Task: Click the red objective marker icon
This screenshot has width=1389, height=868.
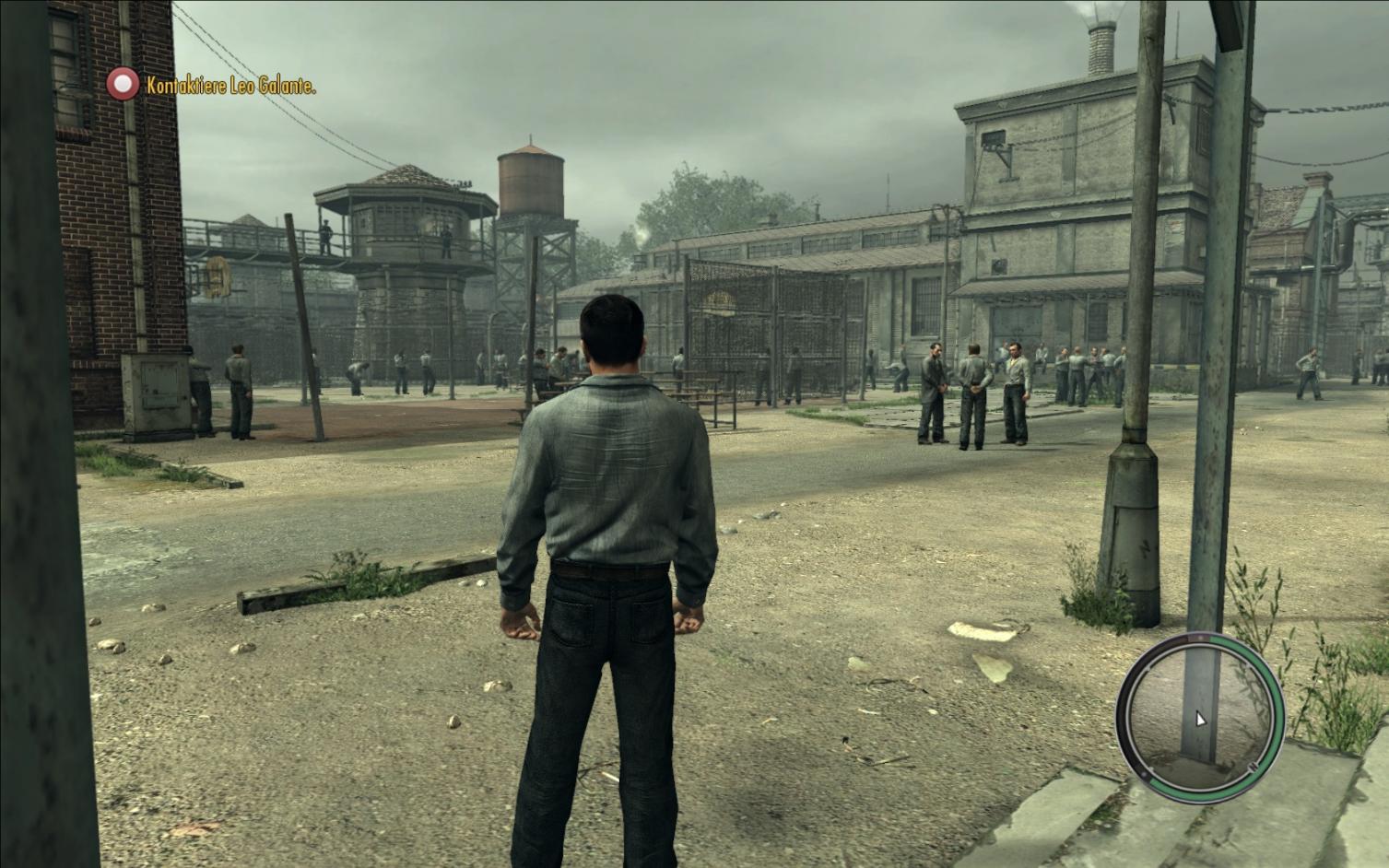Action: tap(122, 85)
